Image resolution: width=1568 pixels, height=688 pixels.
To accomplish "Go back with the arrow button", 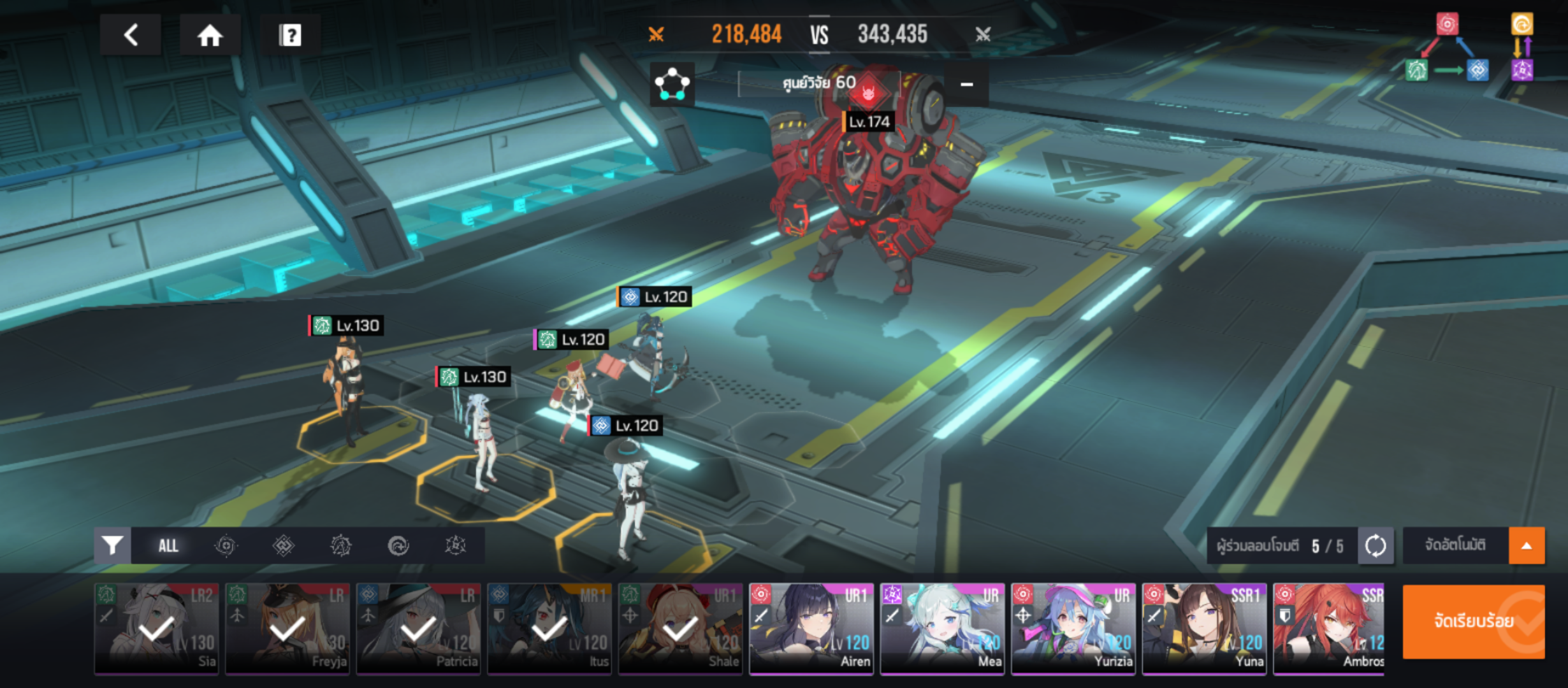I will point(131,35).
